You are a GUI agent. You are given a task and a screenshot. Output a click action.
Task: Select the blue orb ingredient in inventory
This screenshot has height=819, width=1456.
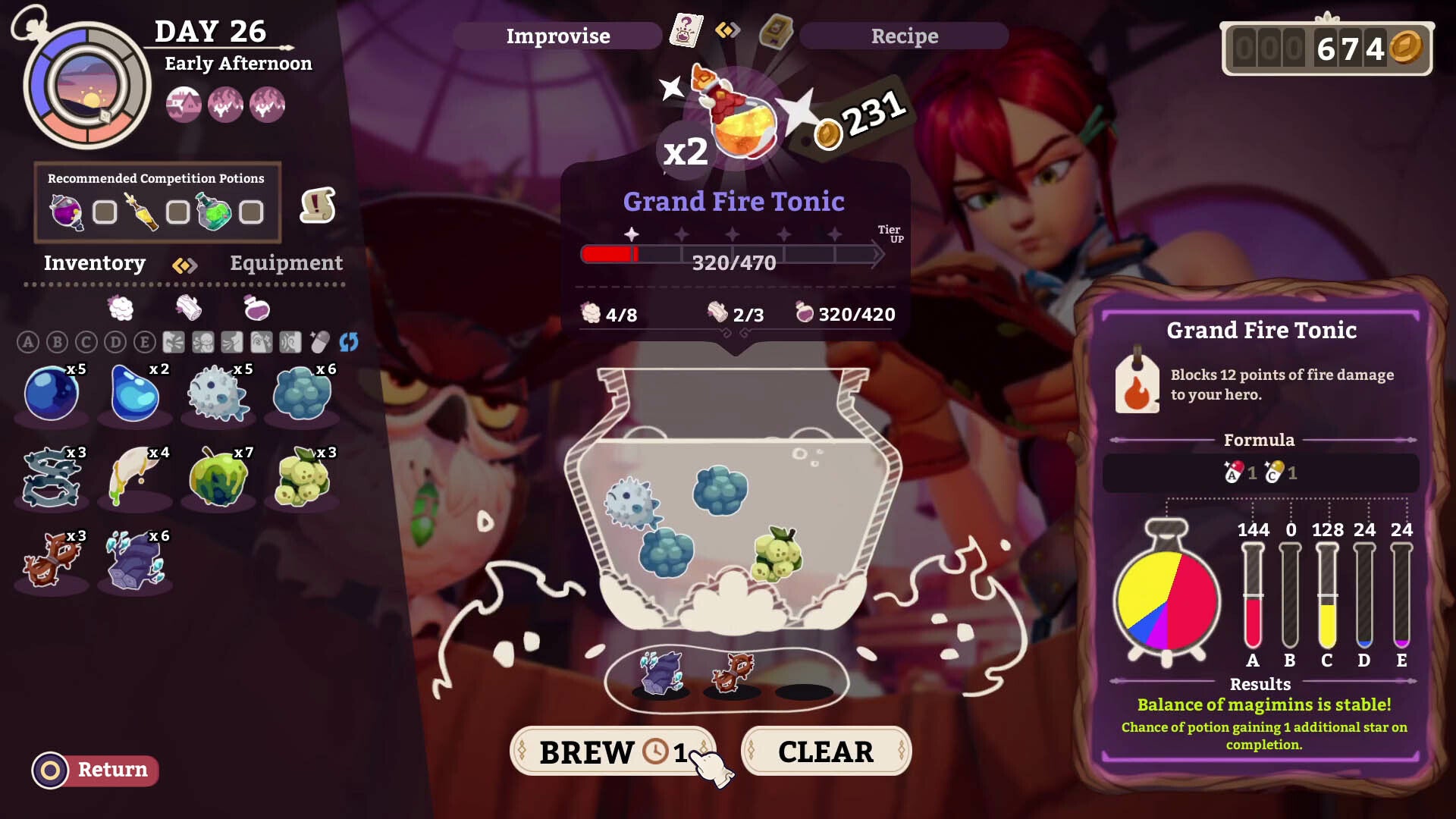pyautogui.click(x=52, y=393)
